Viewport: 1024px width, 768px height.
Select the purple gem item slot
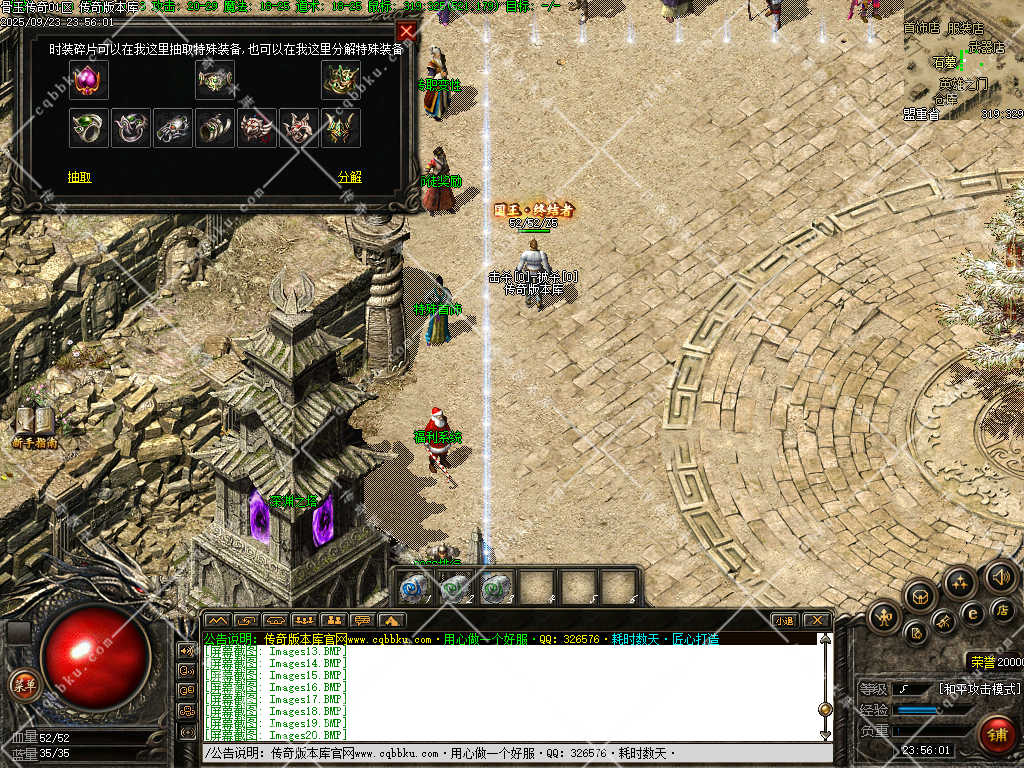coord(89,80)
